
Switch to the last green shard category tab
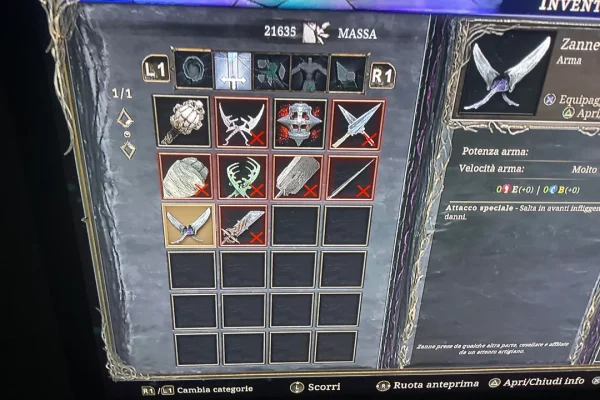click(347, 73)
